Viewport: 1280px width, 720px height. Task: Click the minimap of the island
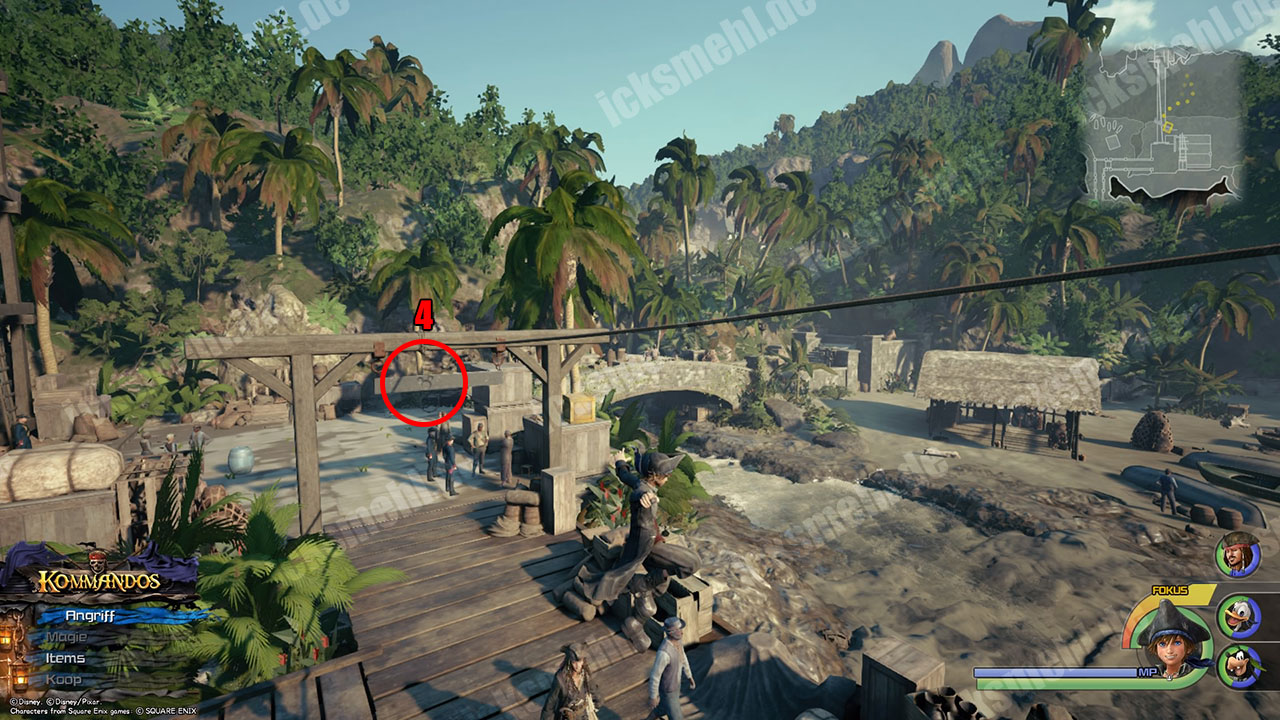[1161, 130]
